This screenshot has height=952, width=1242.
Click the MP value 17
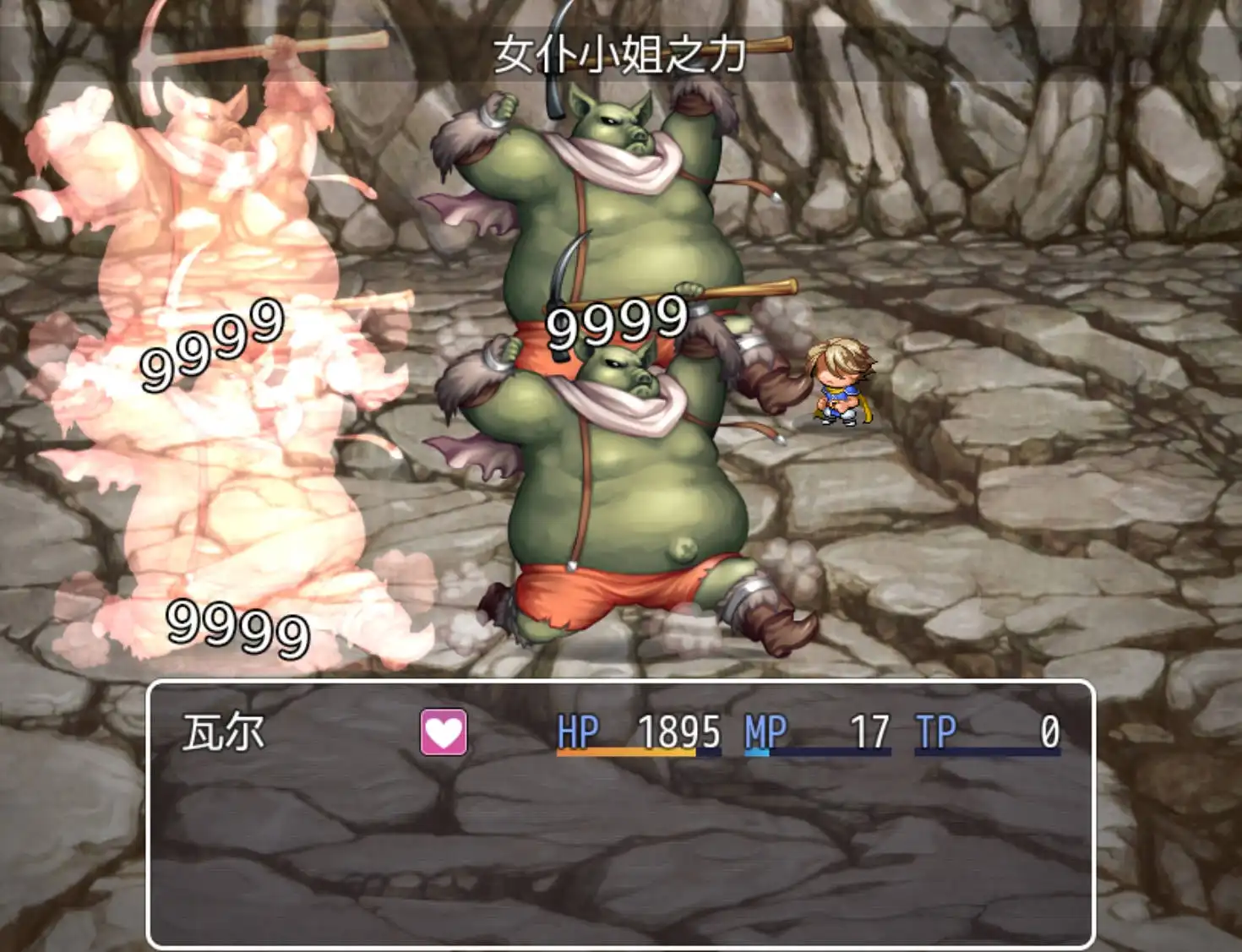coord(872,730)
